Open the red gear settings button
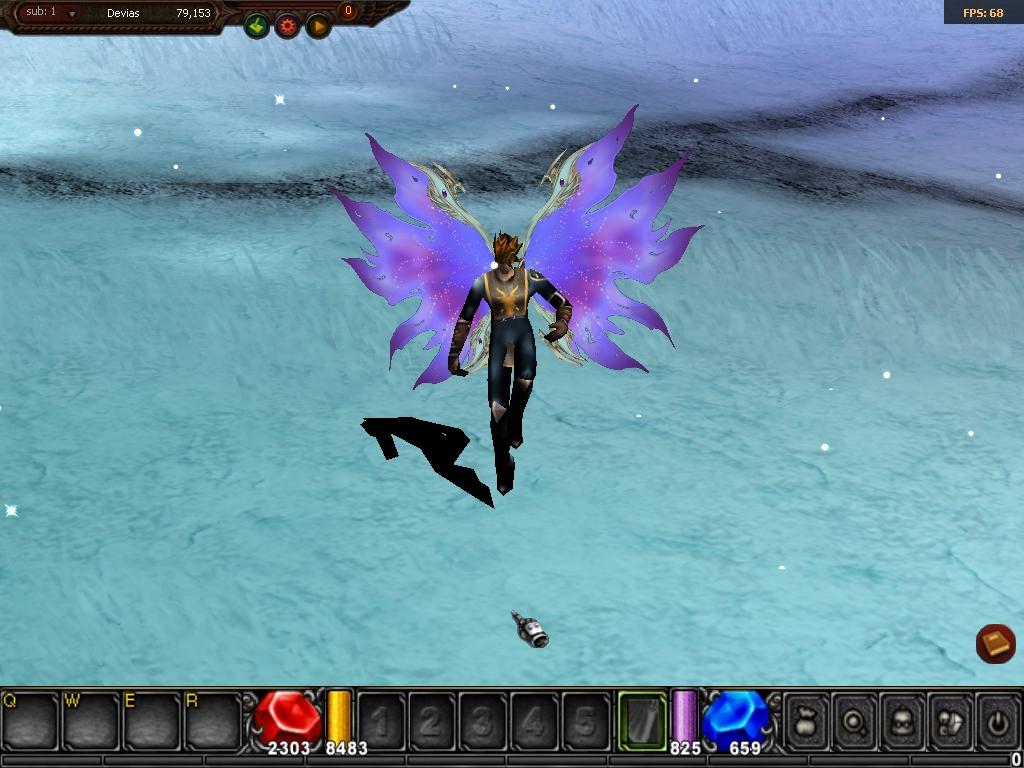The image size is (1024, 768). 288,26
